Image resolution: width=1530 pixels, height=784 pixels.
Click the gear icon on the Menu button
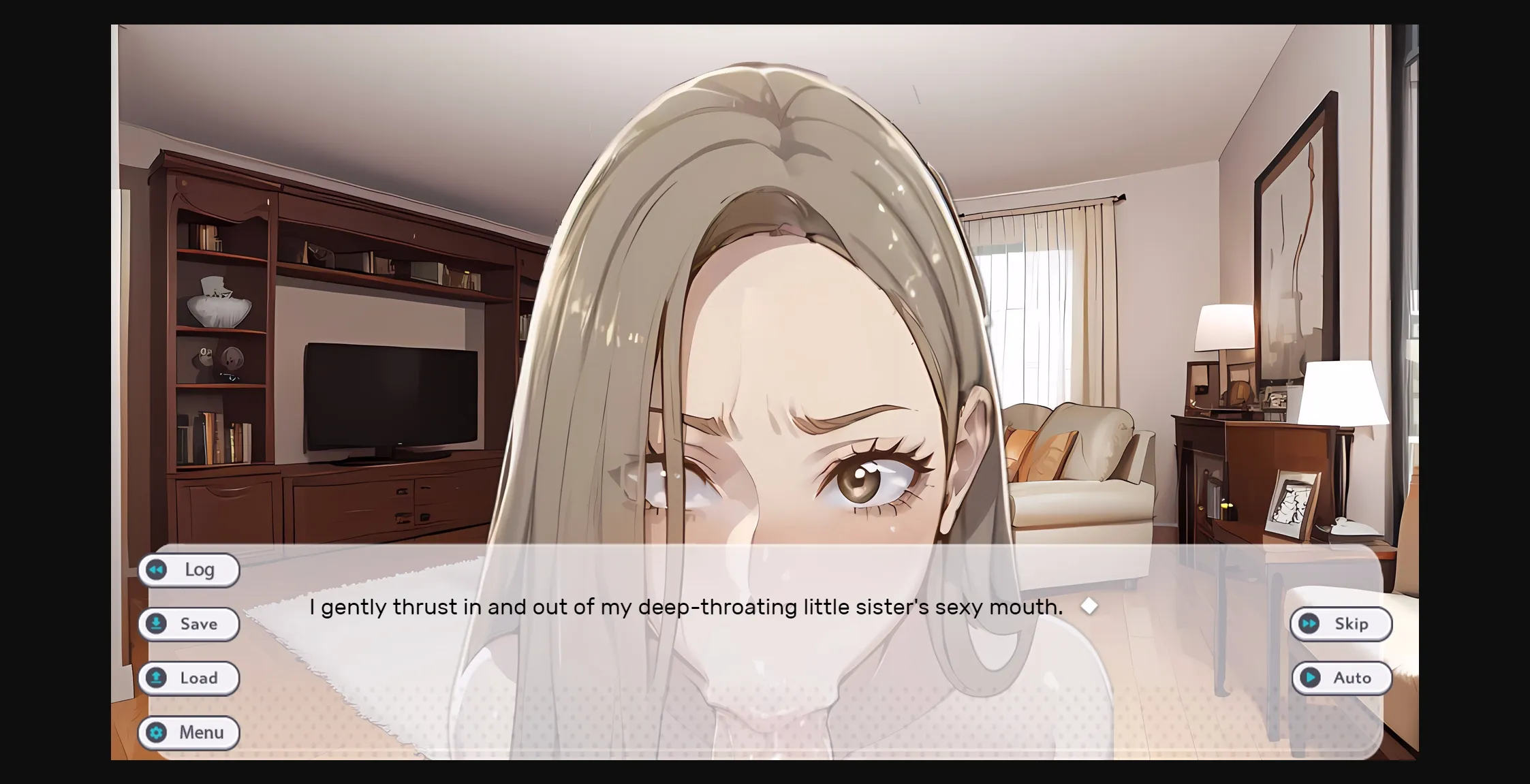pyautogui.click(x=157, y=732)
